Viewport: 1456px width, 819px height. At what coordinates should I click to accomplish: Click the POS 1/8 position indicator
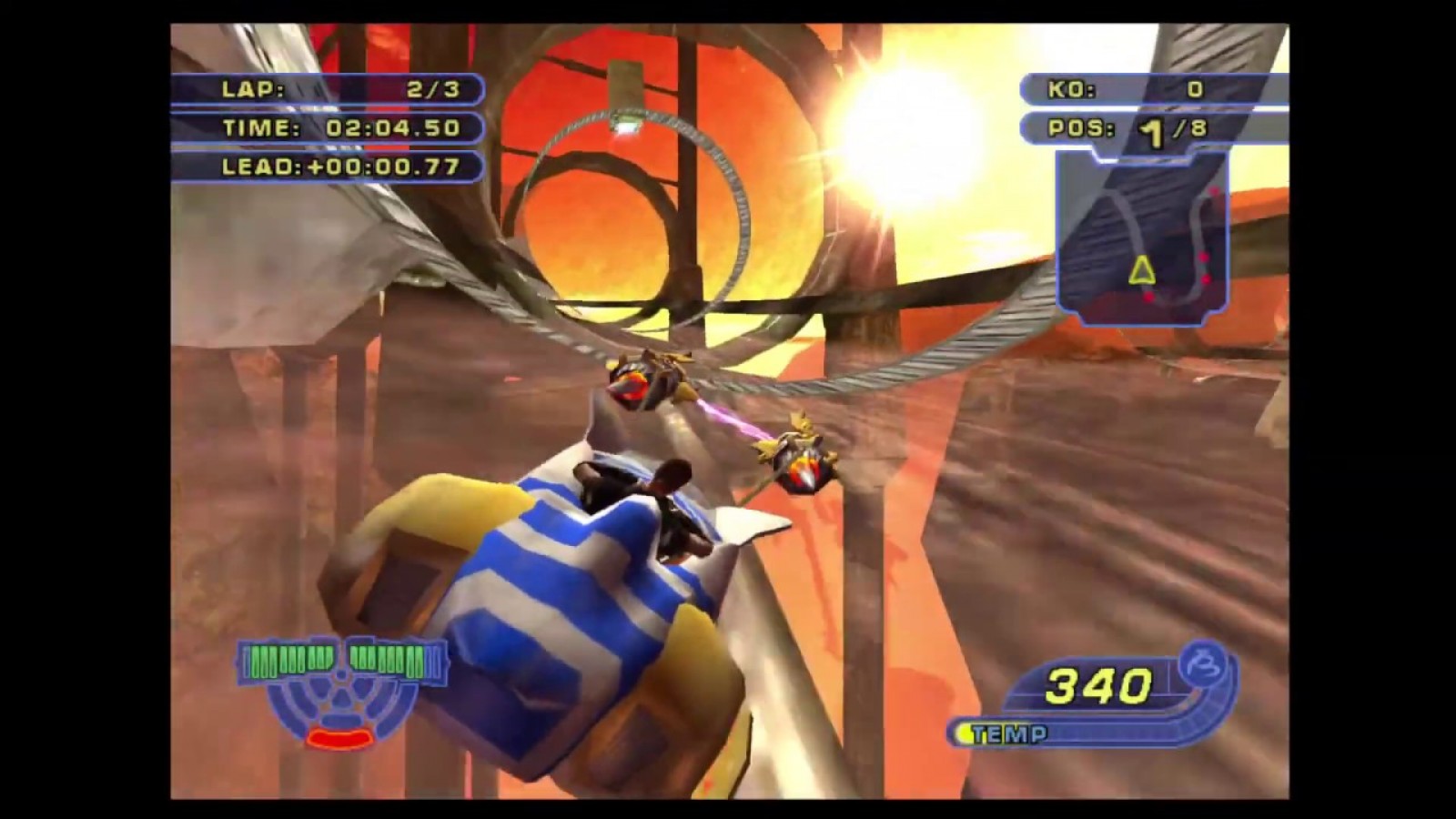[x=1128, y=130]
